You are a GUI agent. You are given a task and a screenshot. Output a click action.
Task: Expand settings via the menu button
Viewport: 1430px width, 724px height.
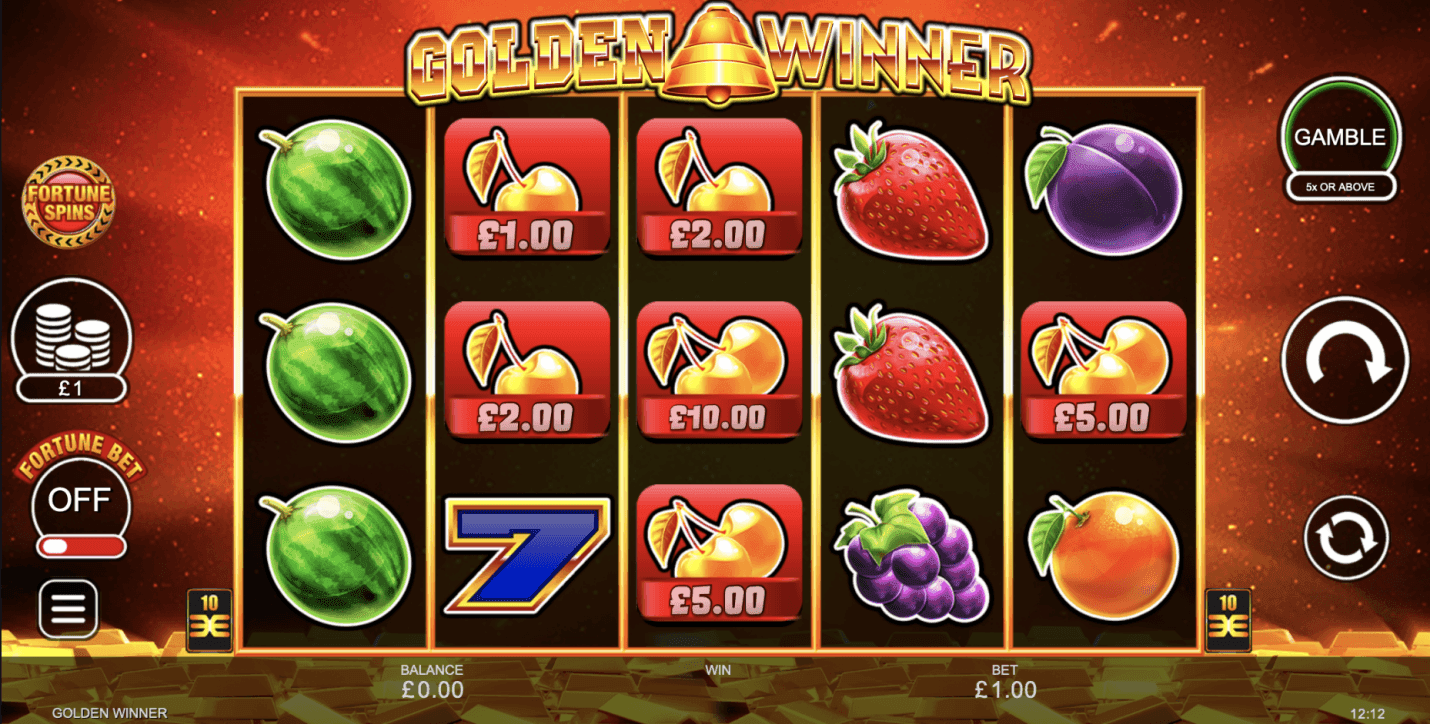[70, 608]
